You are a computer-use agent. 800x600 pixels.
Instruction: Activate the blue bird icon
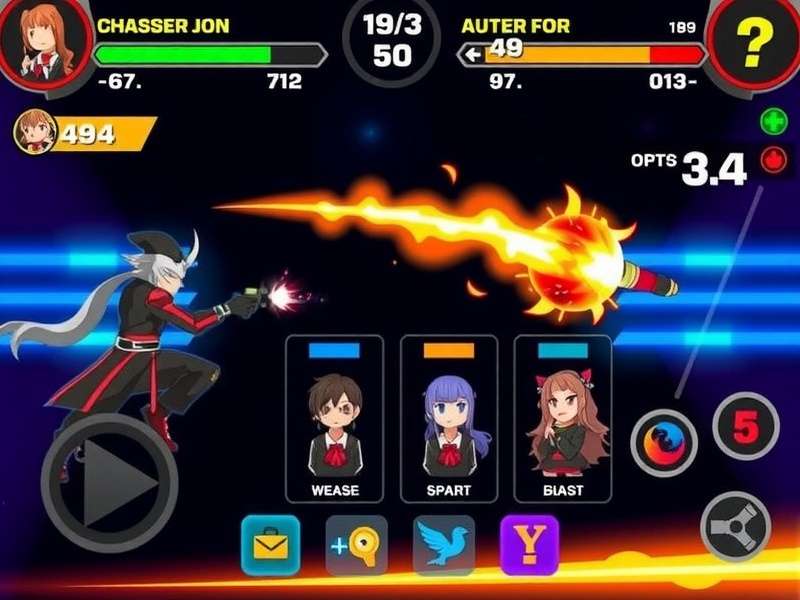point(444,545)
